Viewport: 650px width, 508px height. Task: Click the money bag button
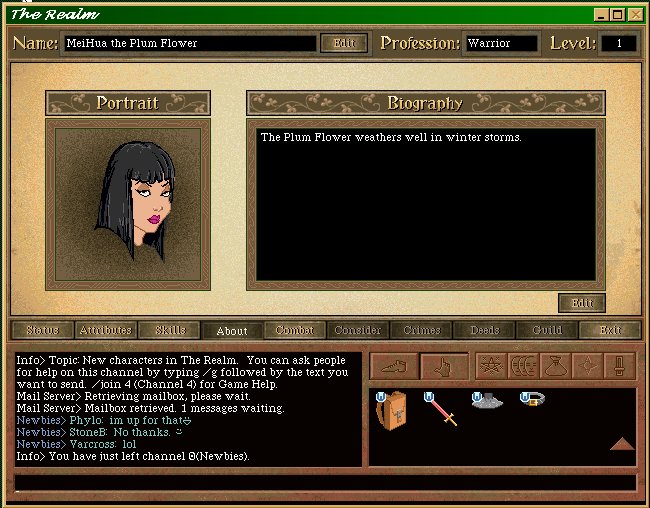click(x=556, y=366)
